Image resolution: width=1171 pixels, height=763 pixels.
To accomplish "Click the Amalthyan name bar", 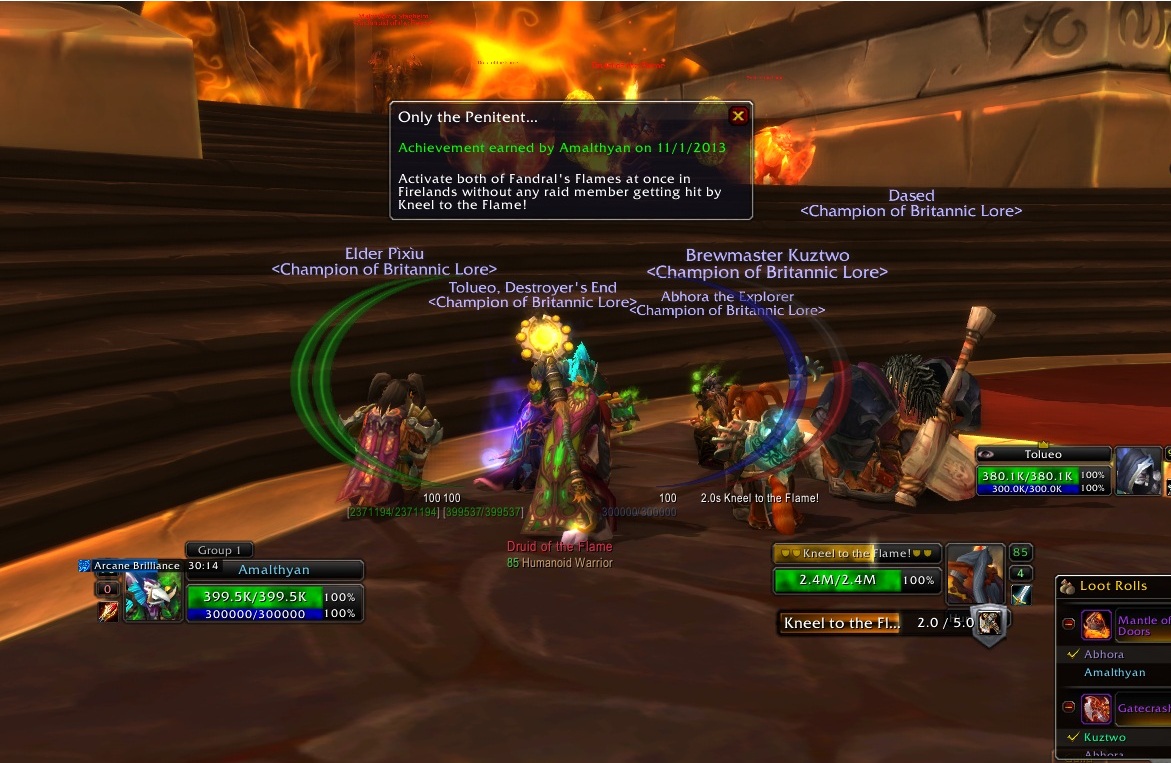I will (x=273, y=570).
